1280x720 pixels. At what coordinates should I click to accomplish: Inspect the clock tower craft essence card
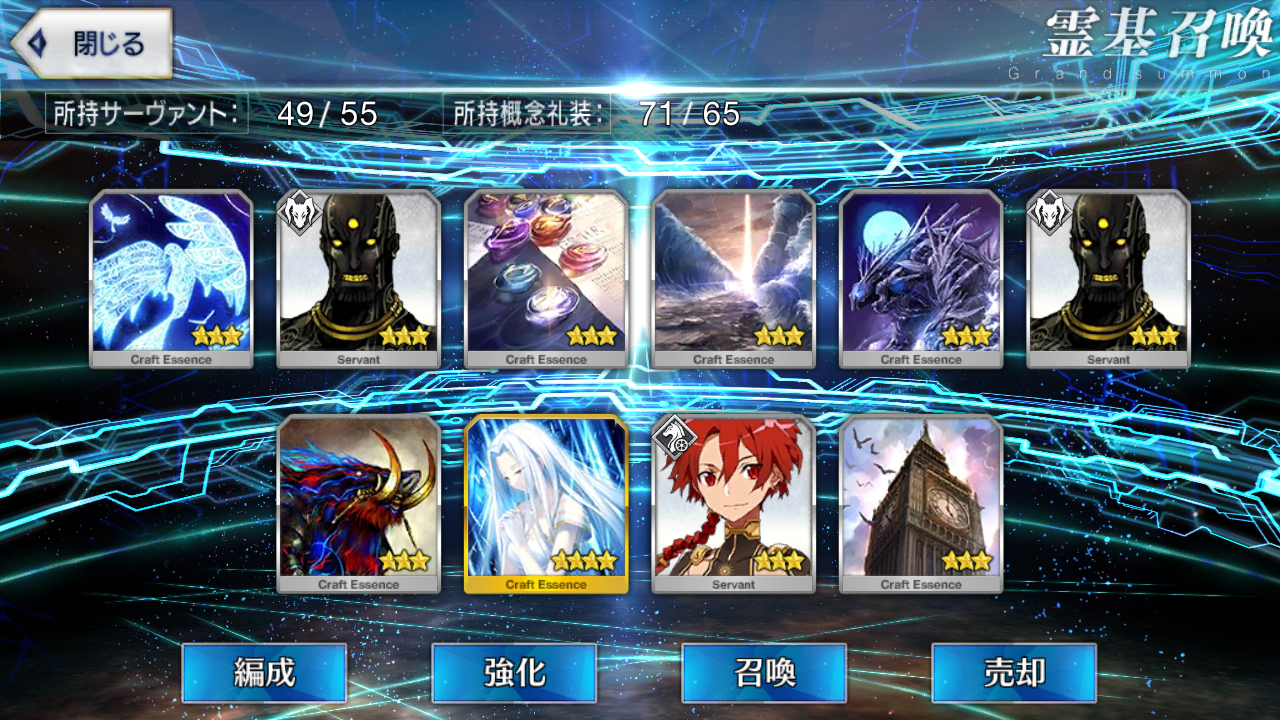pos(921,503)
